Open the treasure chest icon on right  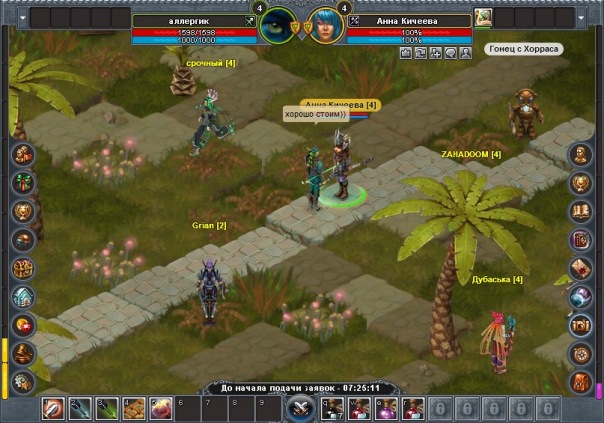[x=580, y=326]
